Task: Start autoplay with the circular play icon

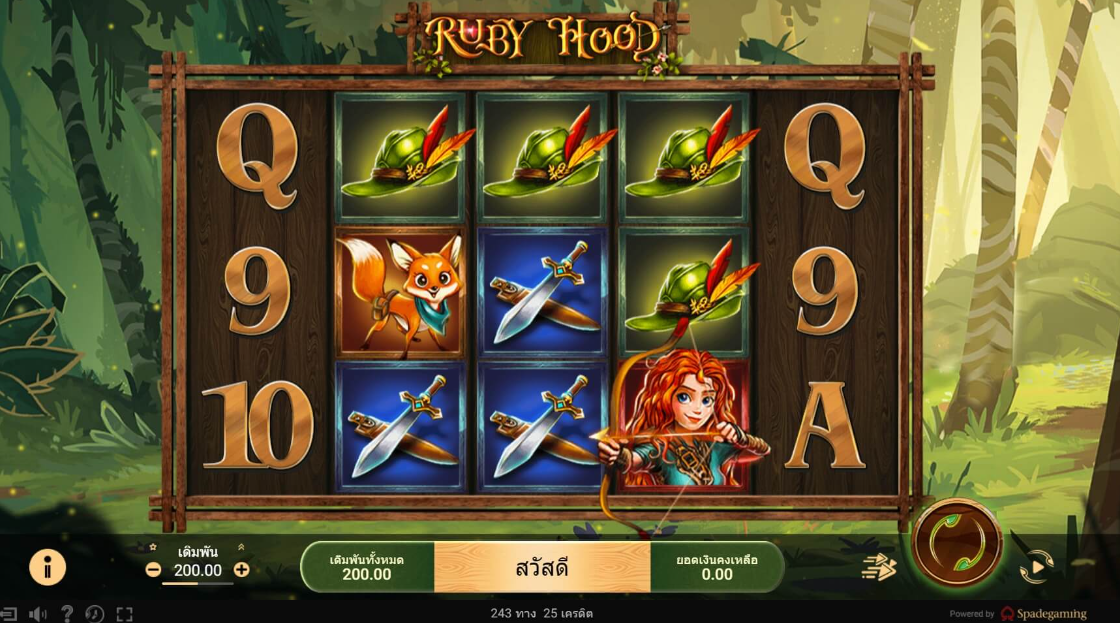Action: [x=1036, y=567]
